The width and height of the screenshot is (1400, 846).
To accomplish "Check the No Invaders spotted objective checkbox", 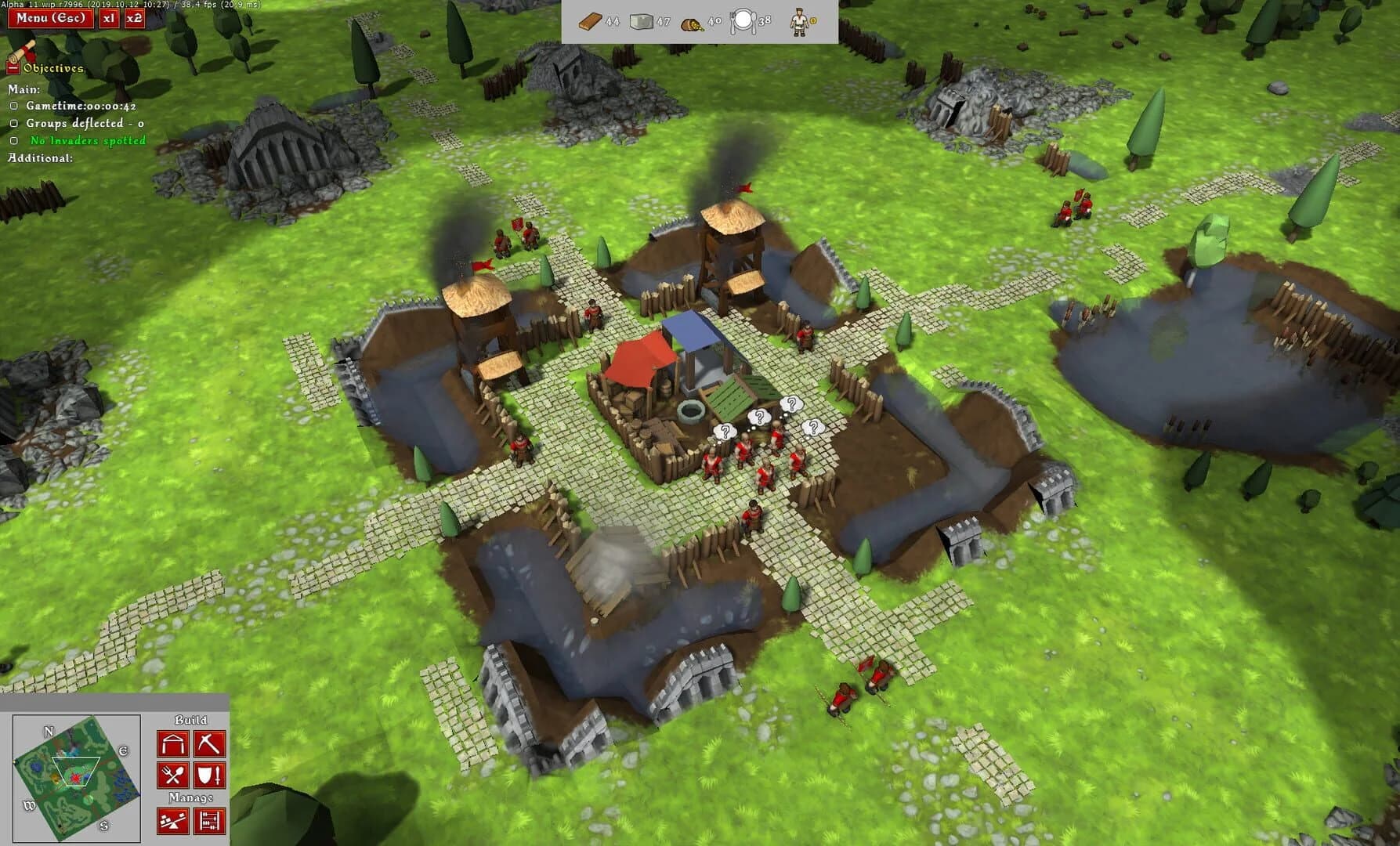I will tap(13, 141).
